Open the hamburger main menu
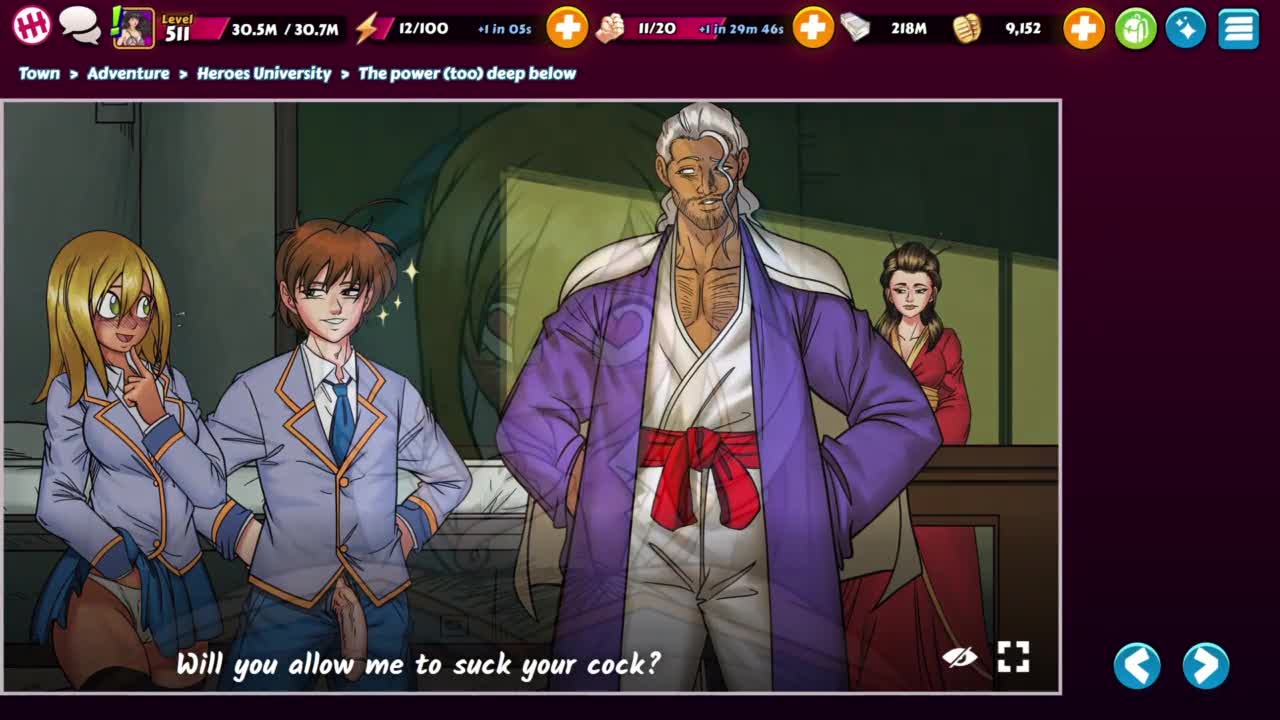 (1238, 28)
